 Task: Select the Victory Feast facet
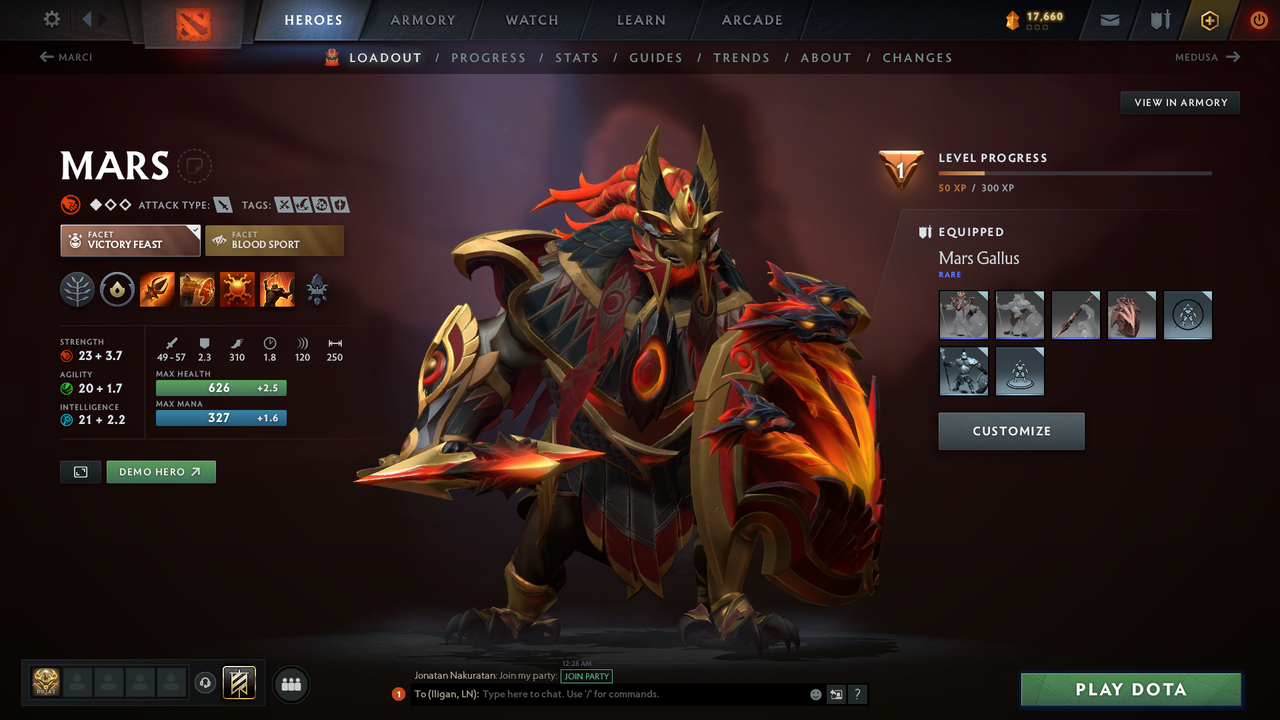[130, 240]
